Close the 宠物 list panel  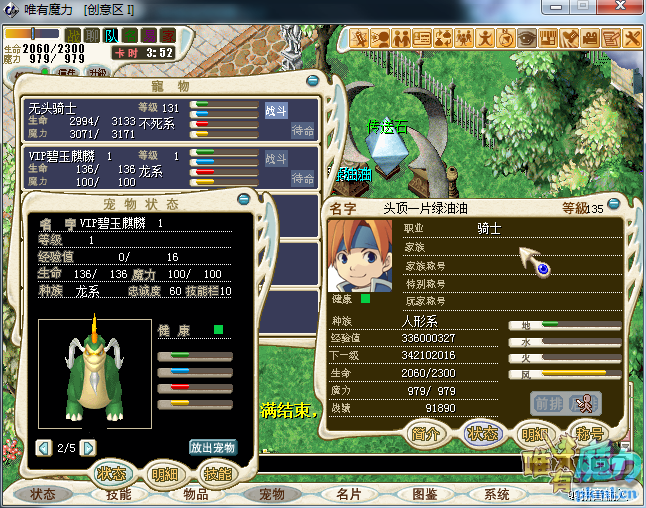312,80
